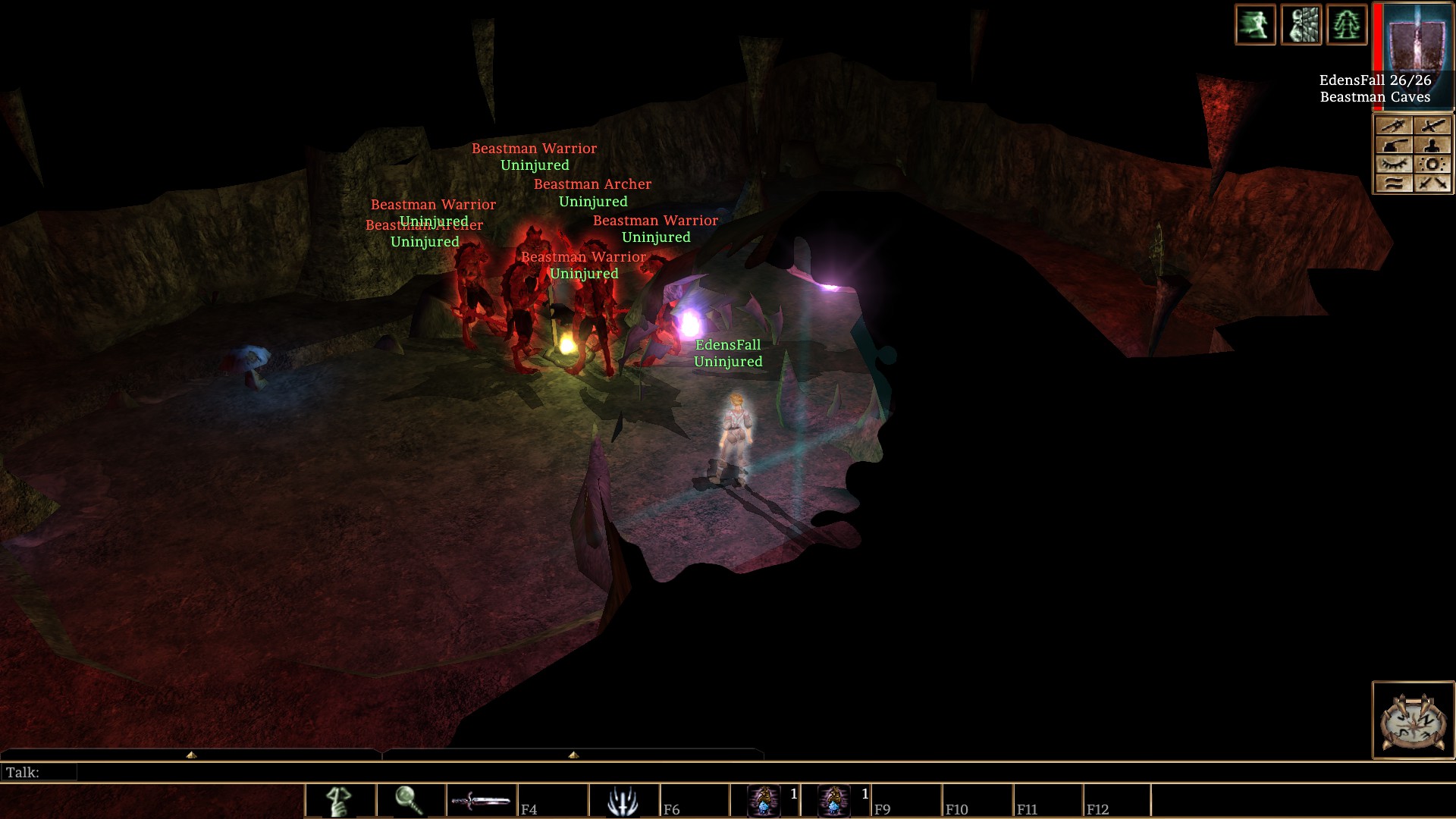1456x819 pixels.
Task: Toggle the closed-eye button in the side panel
Action: (x=1394, y=164)
